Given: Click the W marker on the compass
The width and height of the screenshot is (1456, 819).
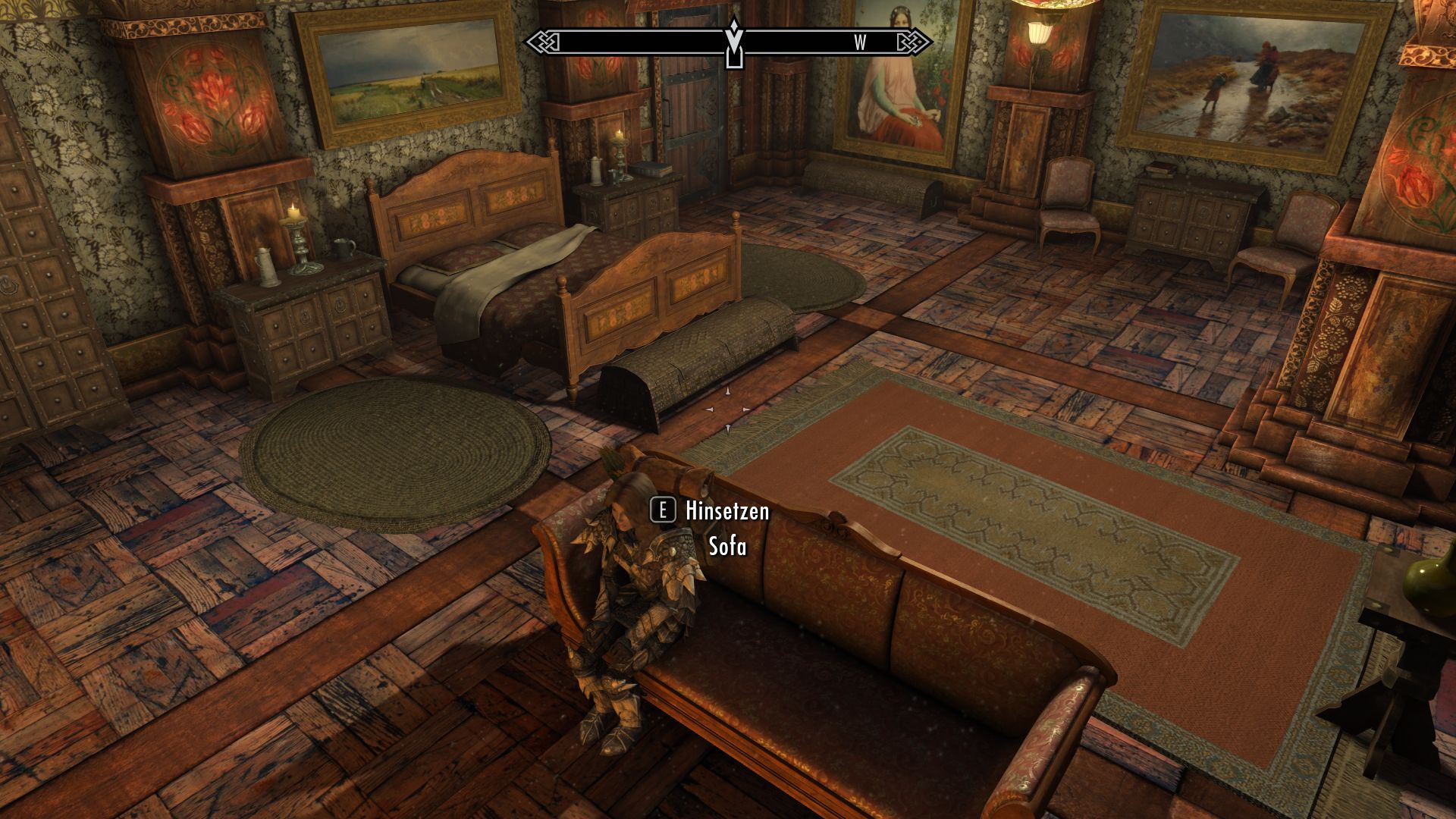Looking at the screenshot, I should (x=859, y=43).
